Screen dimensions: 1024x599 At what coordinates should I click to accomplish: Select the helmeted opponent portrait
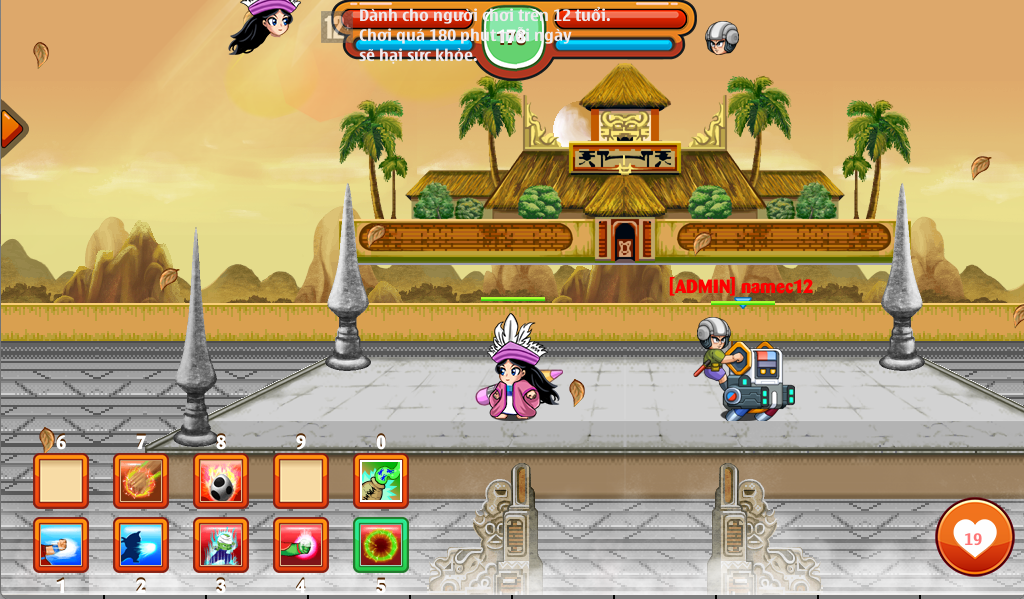coord(721,38)
